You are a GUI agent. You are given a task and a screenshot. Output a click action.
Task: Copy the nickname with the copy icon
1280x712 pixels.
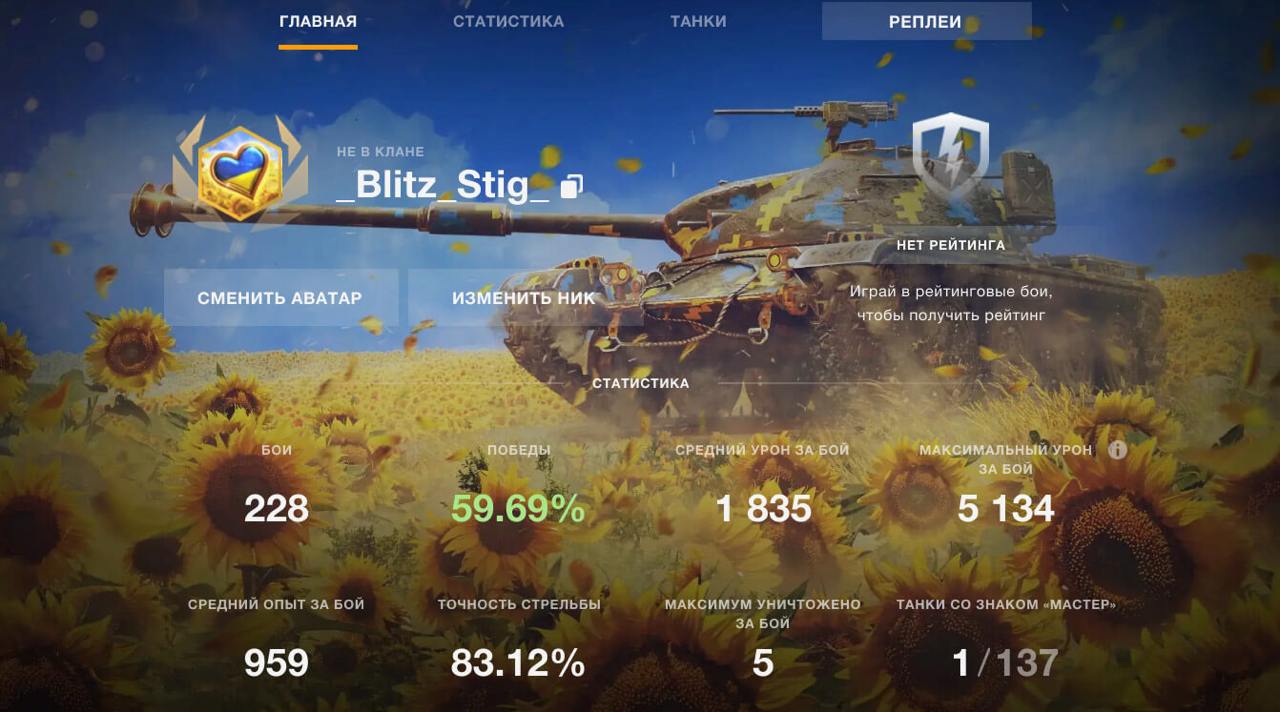(x=571, y=186)
